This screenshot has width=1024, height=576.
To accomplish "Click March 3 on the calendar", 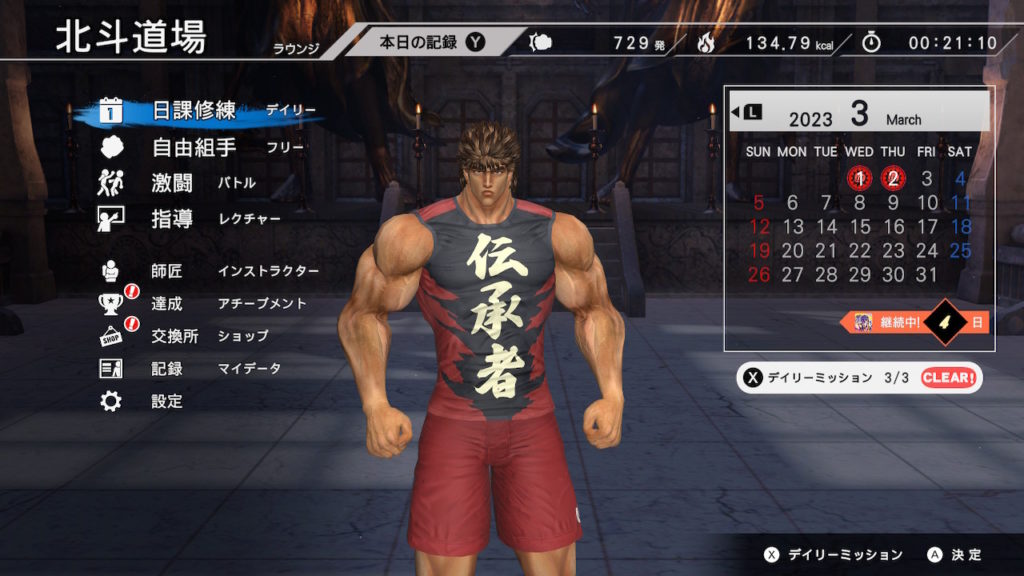I will point(927,179).
